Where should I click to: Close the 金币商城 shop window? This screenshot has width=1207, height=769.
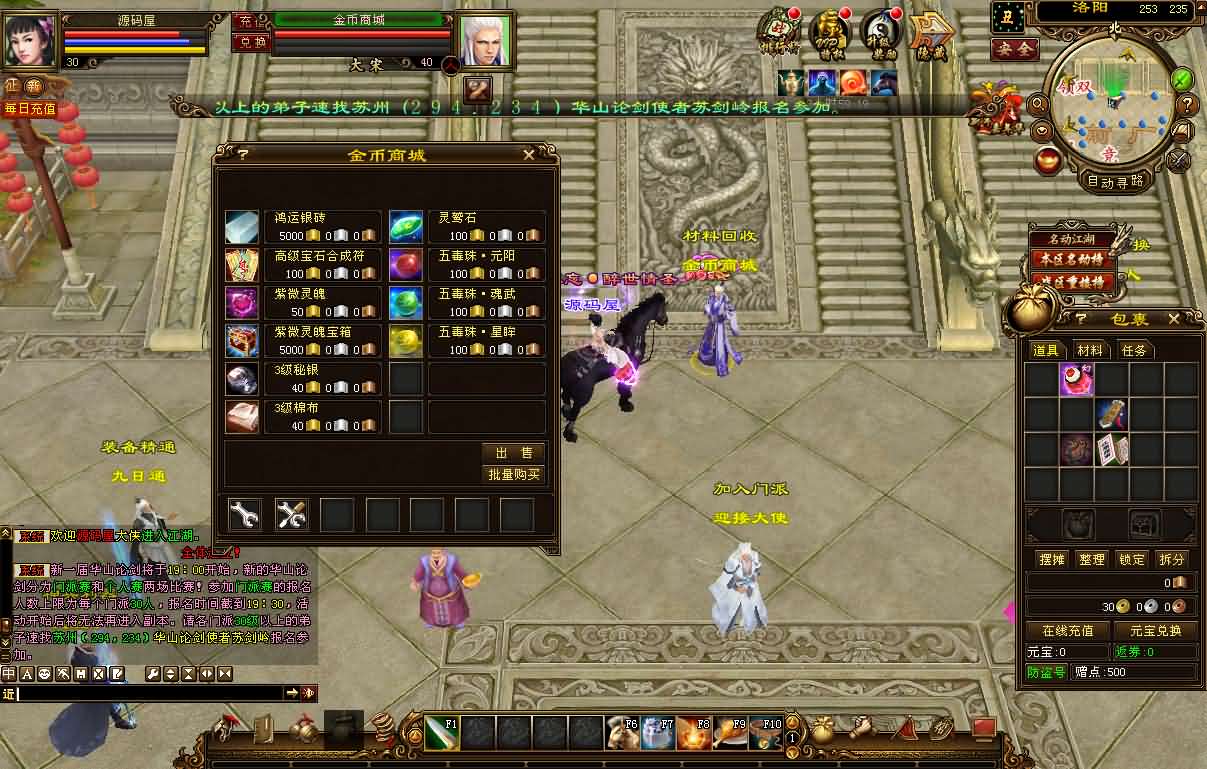(529, 155)
